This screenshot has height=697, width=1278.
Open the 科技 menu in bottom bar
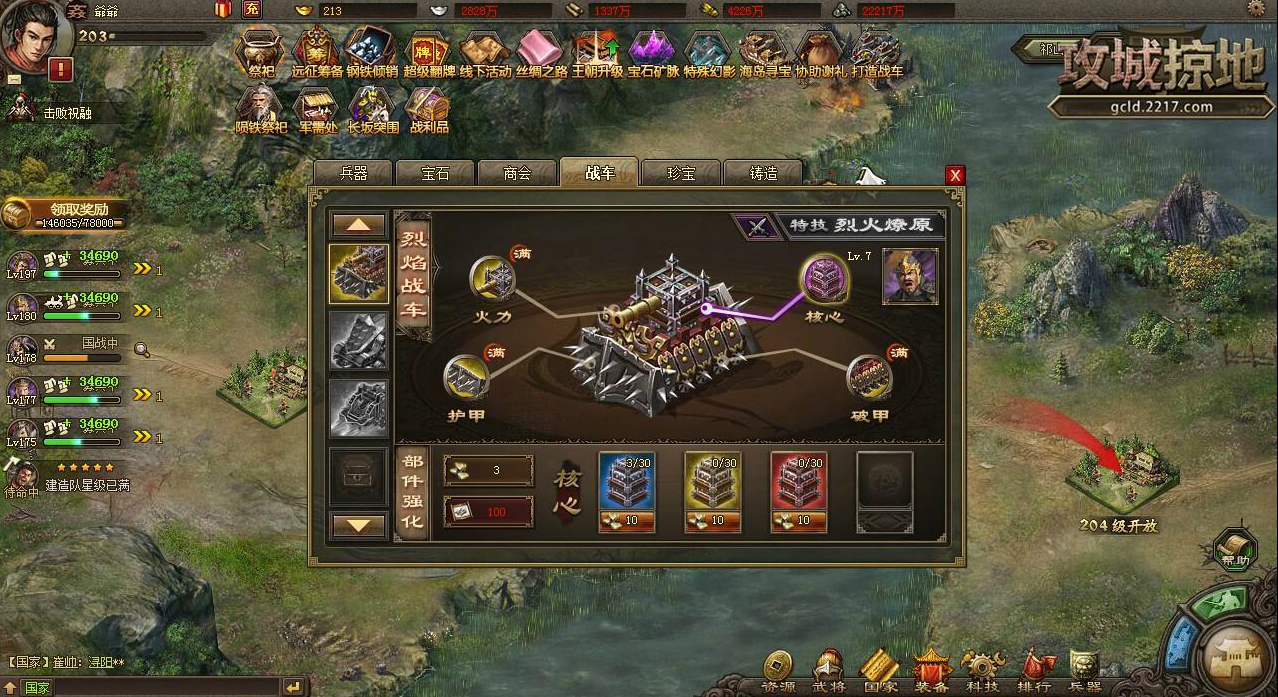point(981,669)
